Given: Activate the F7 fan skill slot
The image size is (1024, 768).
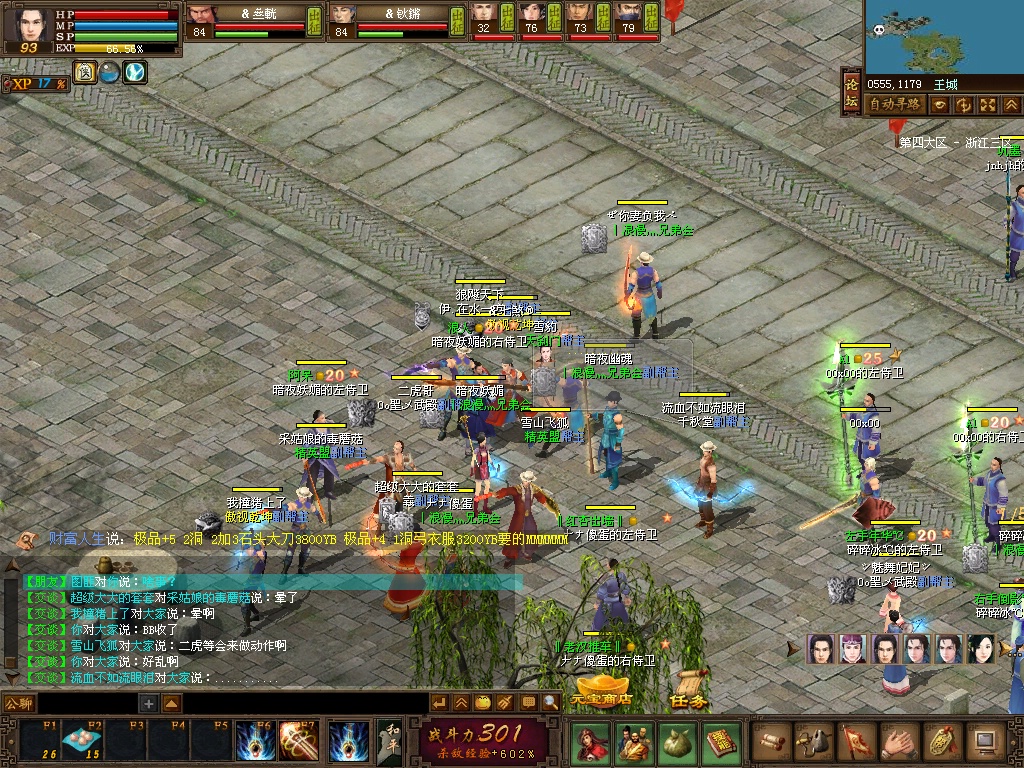Looking at the screenshot, I should click(298, 741).
